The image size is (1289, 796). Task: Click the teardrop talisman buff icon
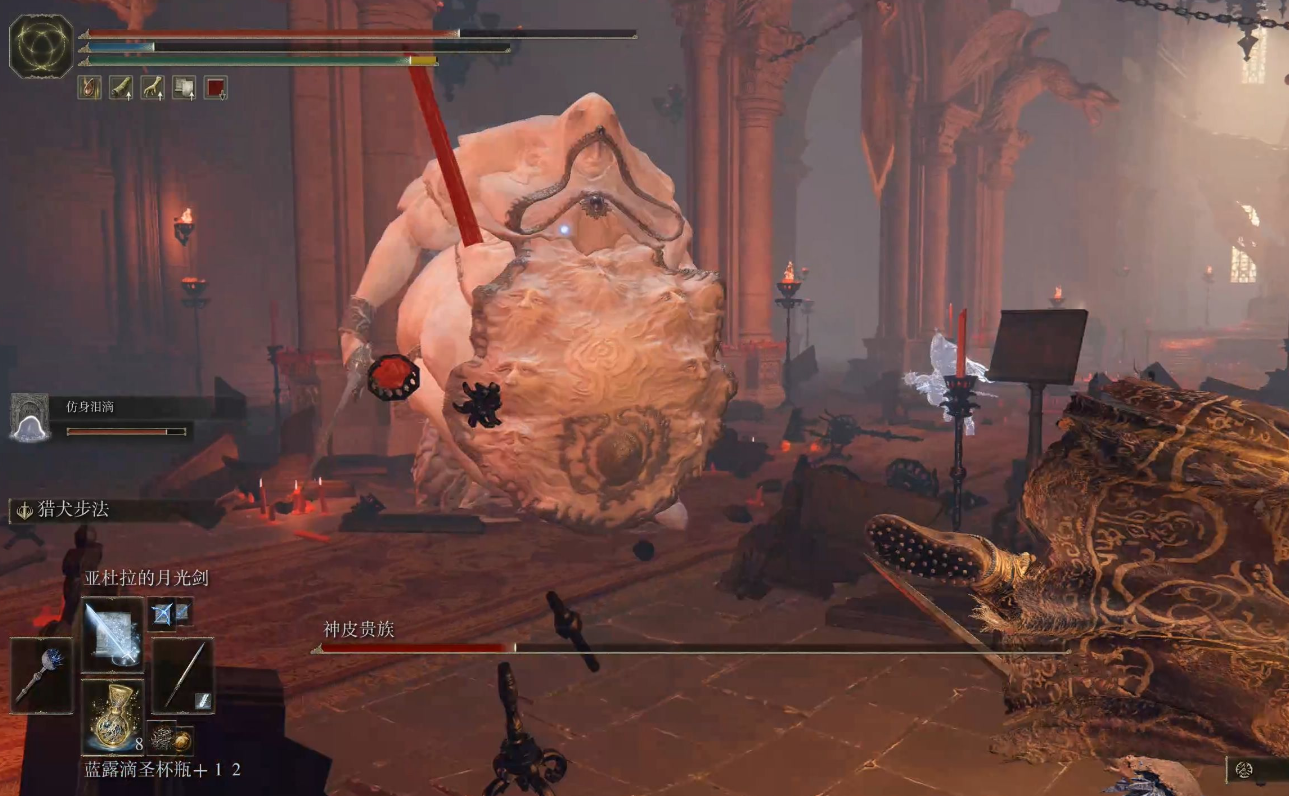click(90, 88)
